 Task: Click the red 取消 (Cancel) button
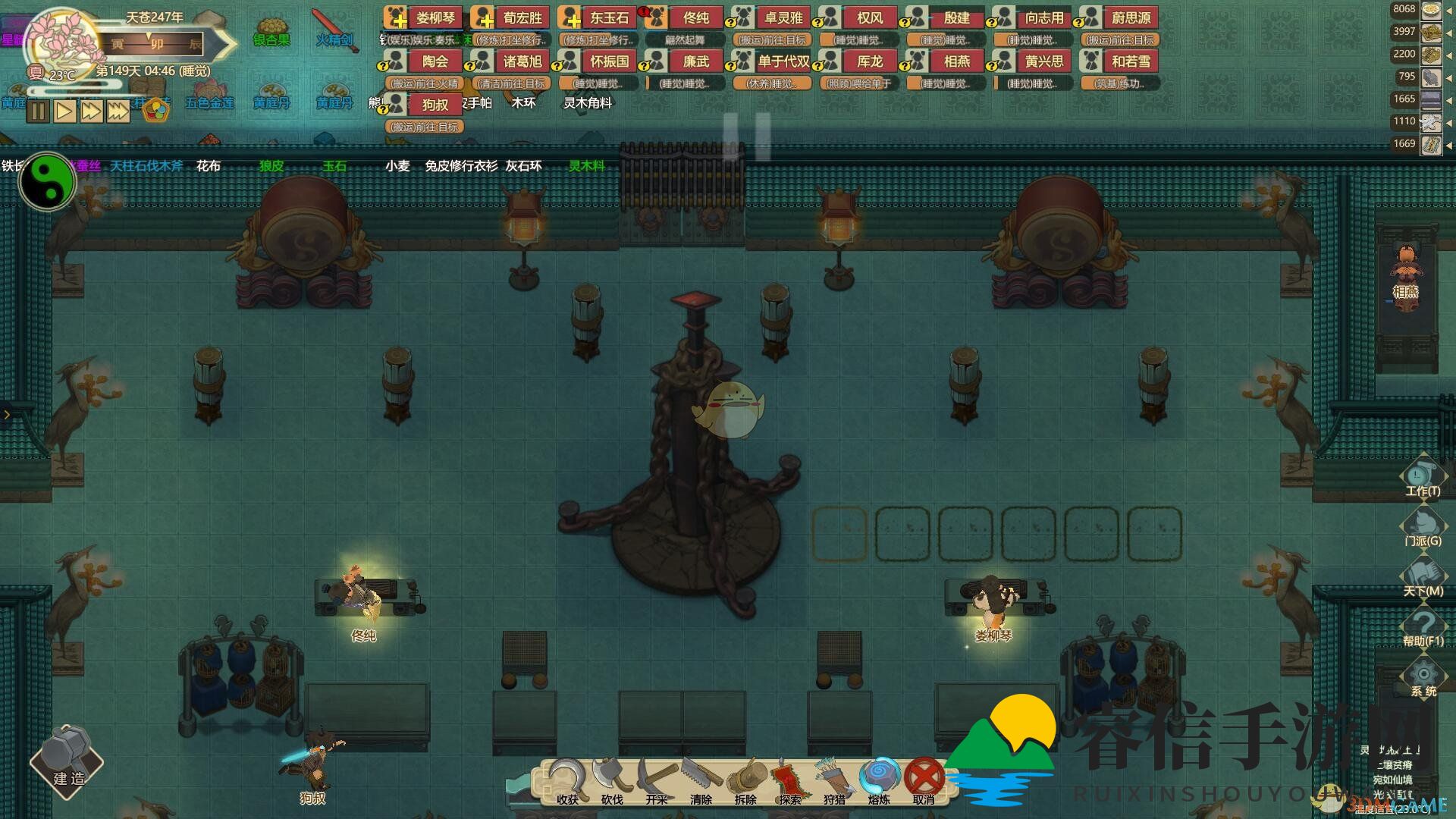coord(924,780)
